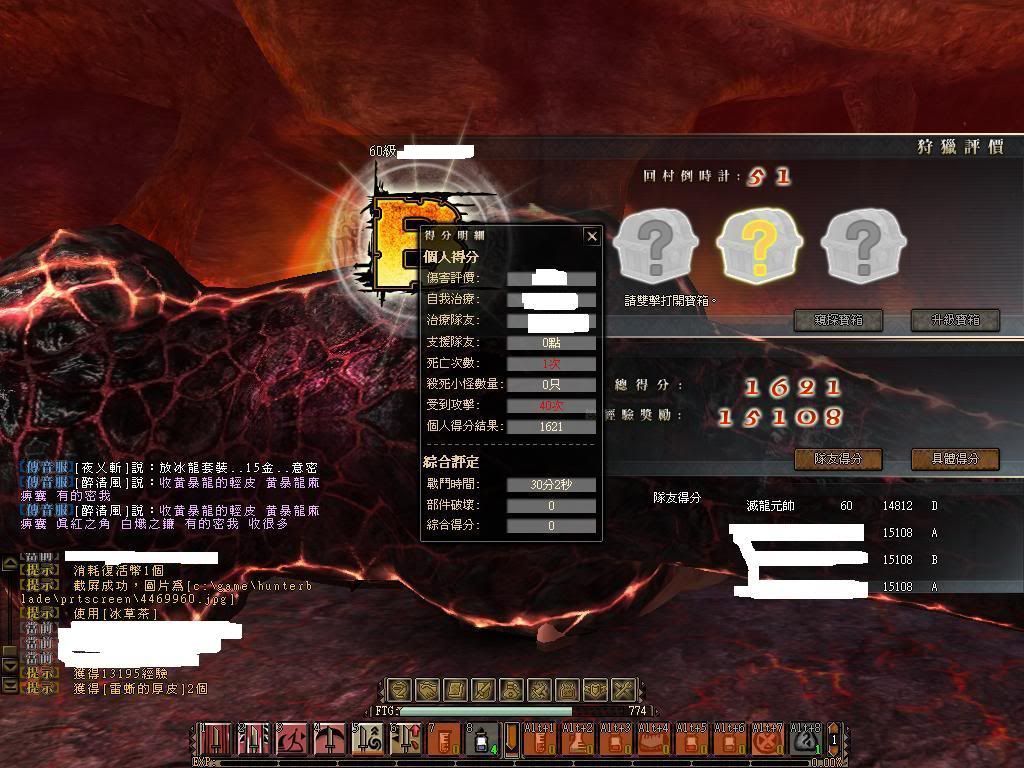Click the crossed-out circle item in Alt+7 slot
The width and height of the screenshot is (1024, 768).
point(767,741)
